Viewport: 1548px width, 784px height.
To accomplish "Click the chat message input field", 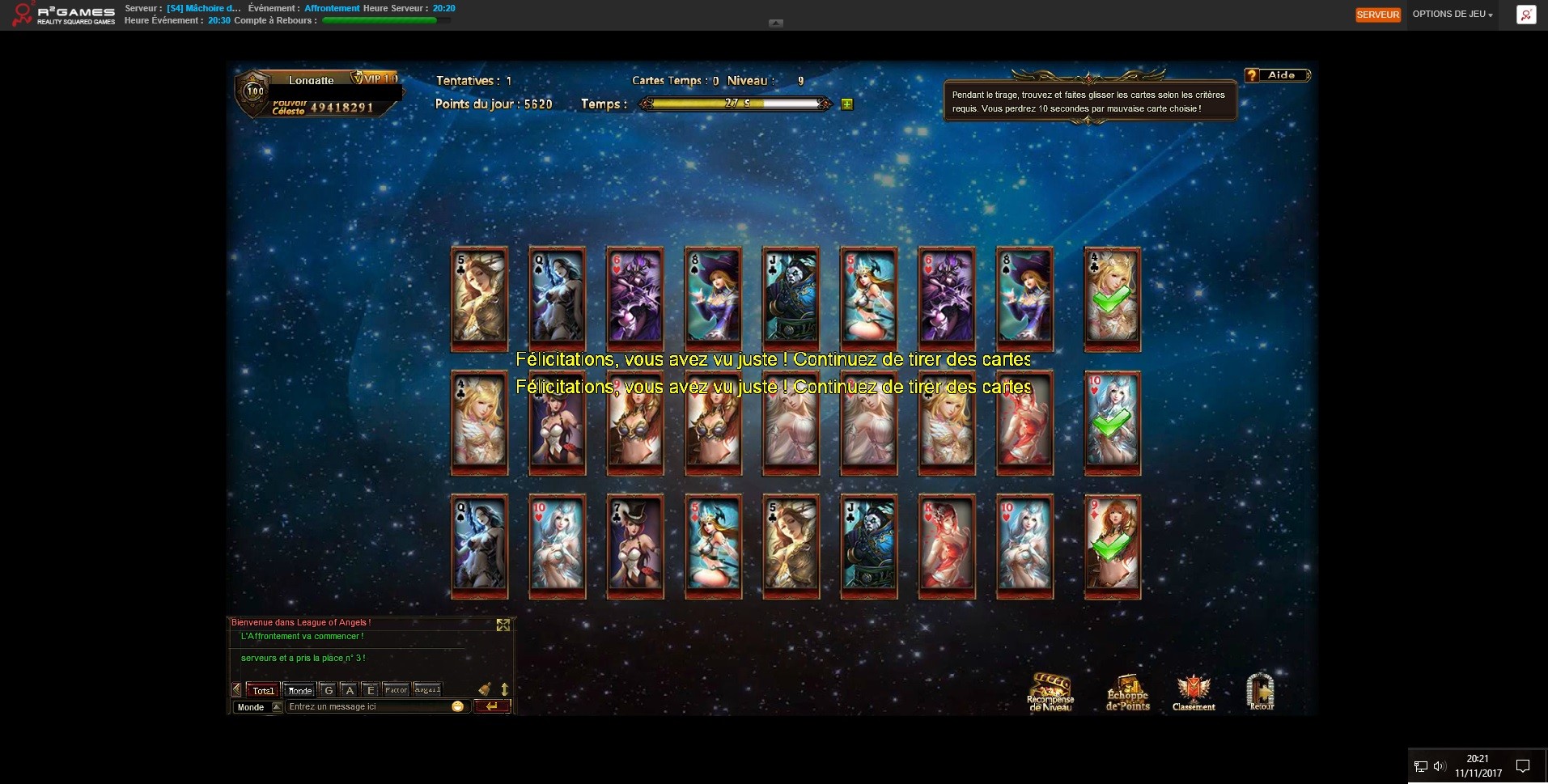I will [368, 707].
